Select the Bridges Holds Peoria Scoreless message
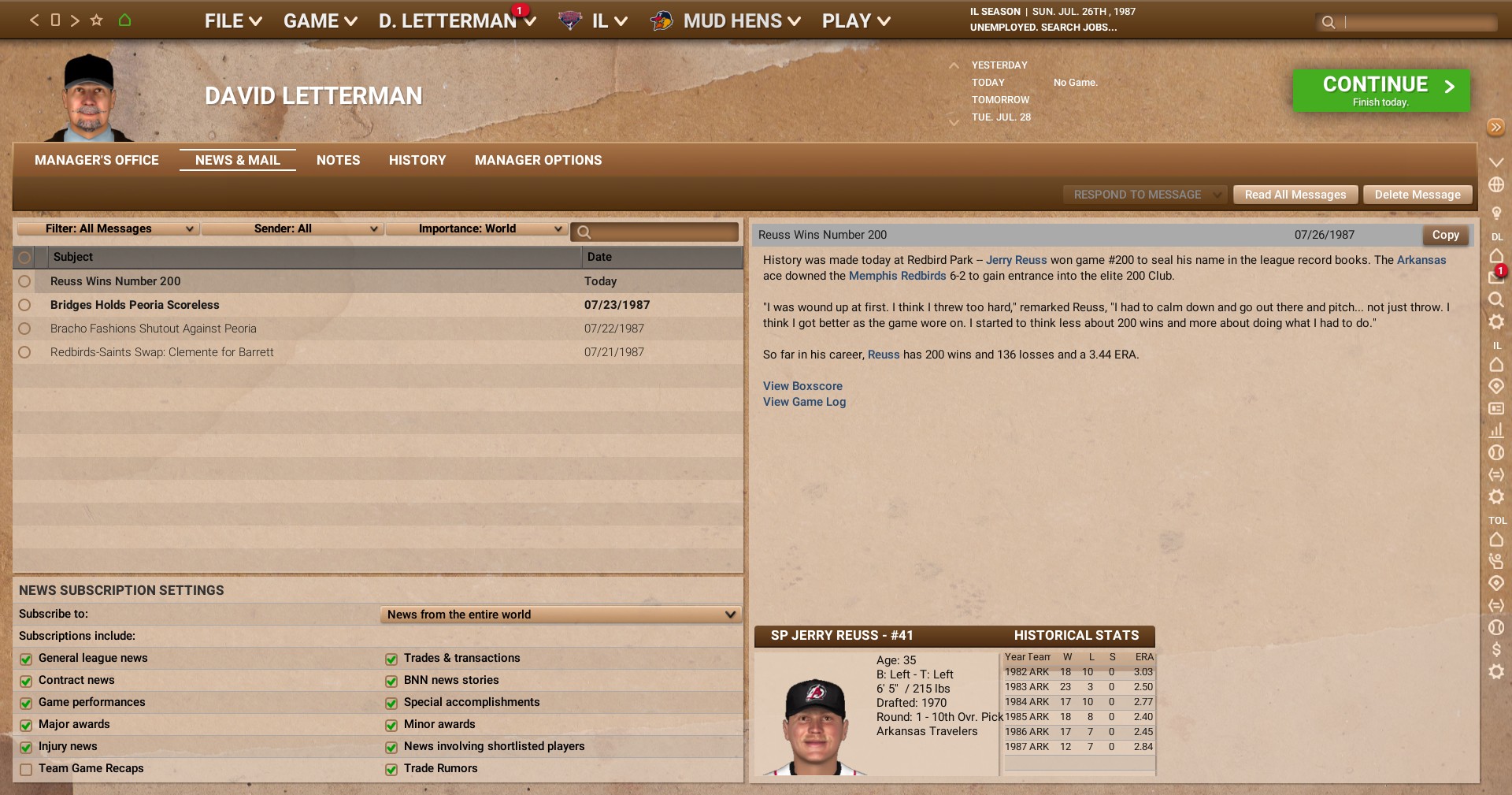Screen dimensions: 1512x795 click(x=135, y=305)
